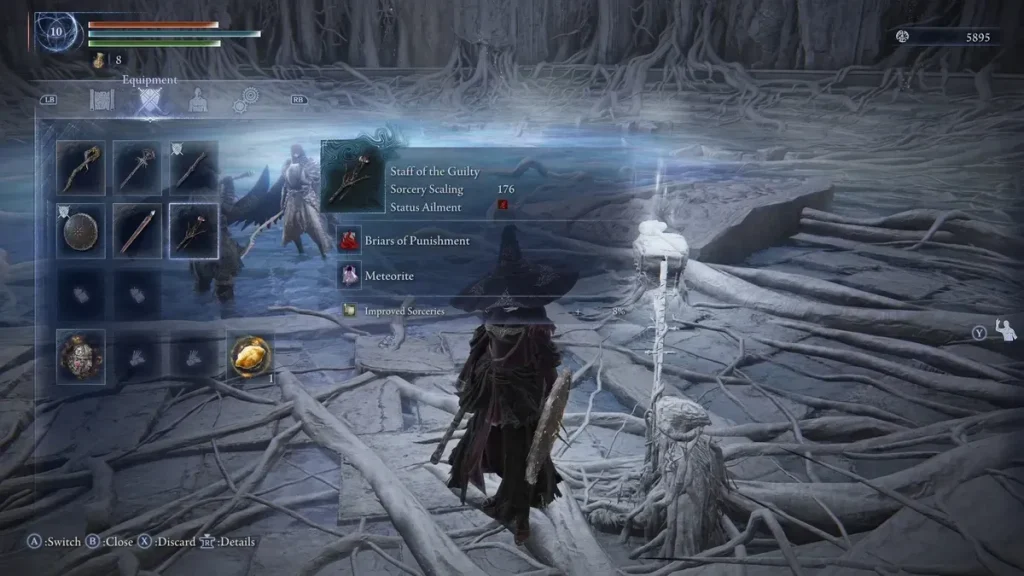Open the gear cogs settings tab
The image size is (1024, 576).
[245, 101]
